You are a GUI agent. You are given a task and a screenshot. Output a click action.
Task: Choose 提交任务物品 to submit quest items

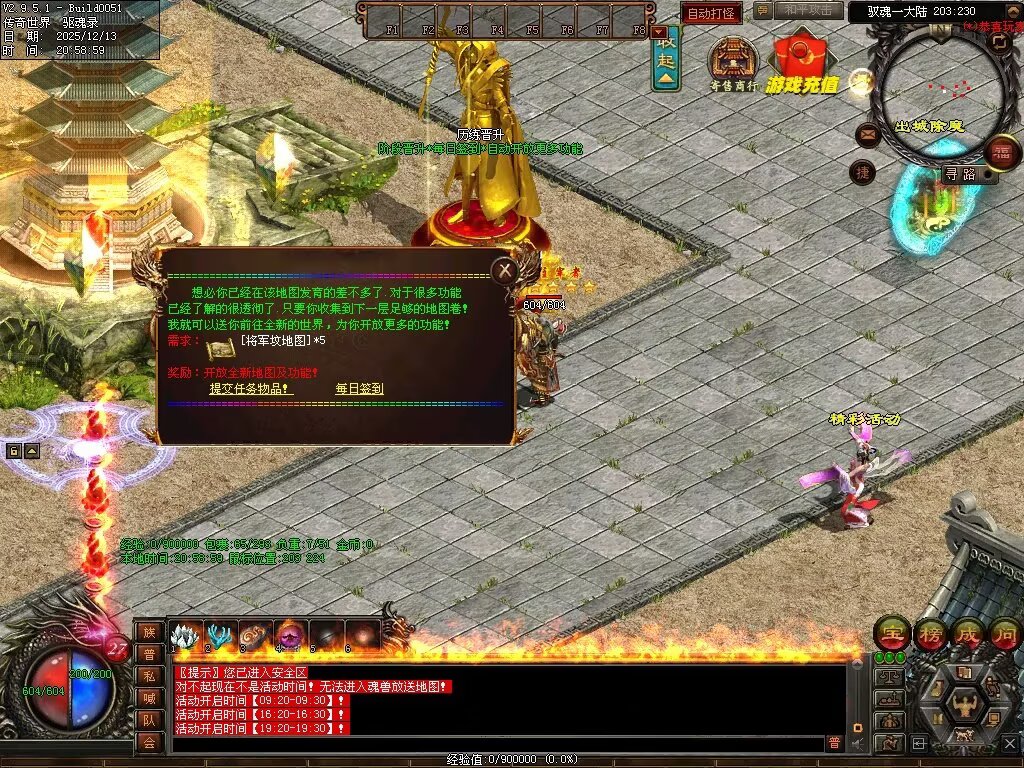pyautogui.click(x=250, y=389)
